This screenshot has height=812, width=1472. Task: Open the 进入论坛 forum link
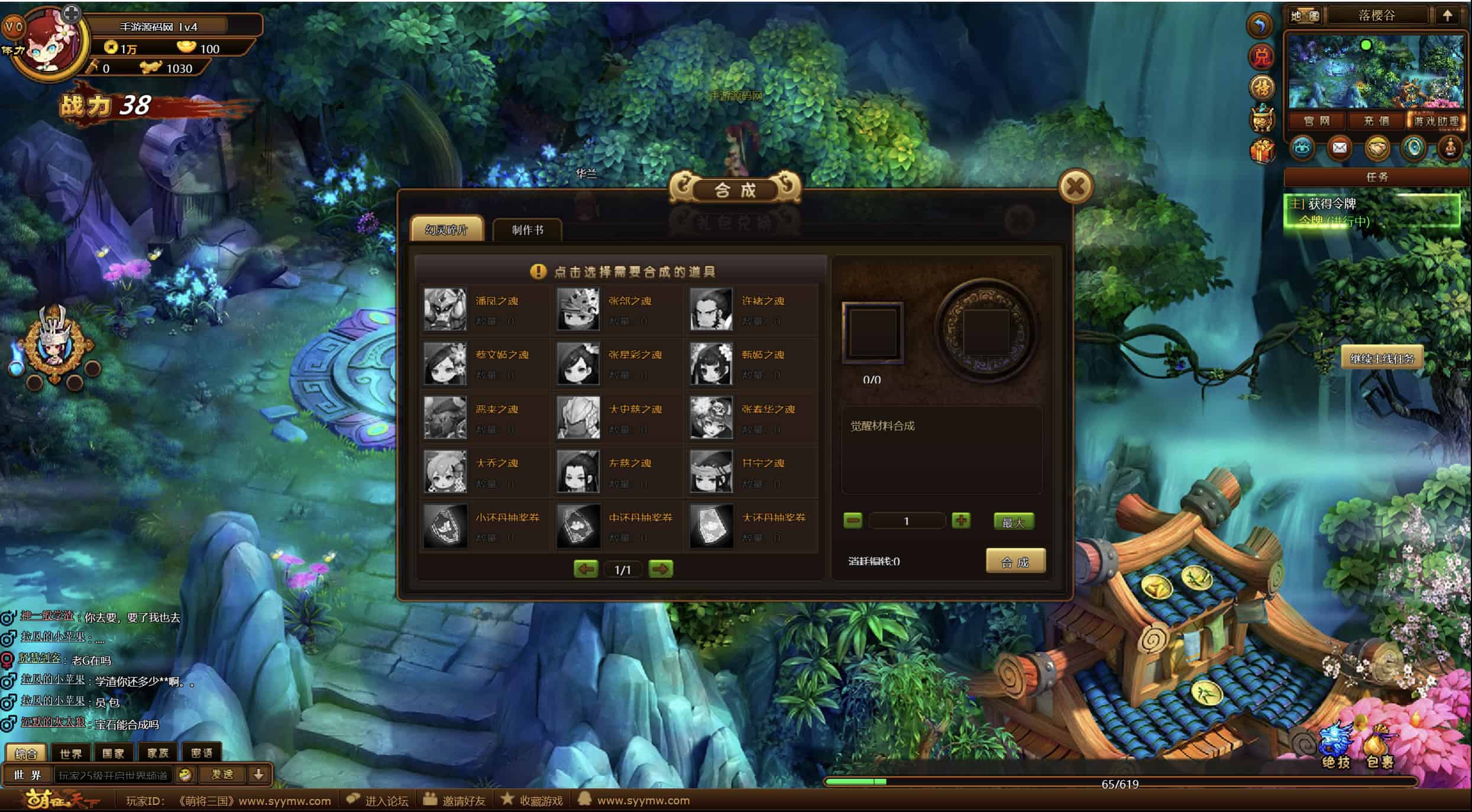(378, 800)
